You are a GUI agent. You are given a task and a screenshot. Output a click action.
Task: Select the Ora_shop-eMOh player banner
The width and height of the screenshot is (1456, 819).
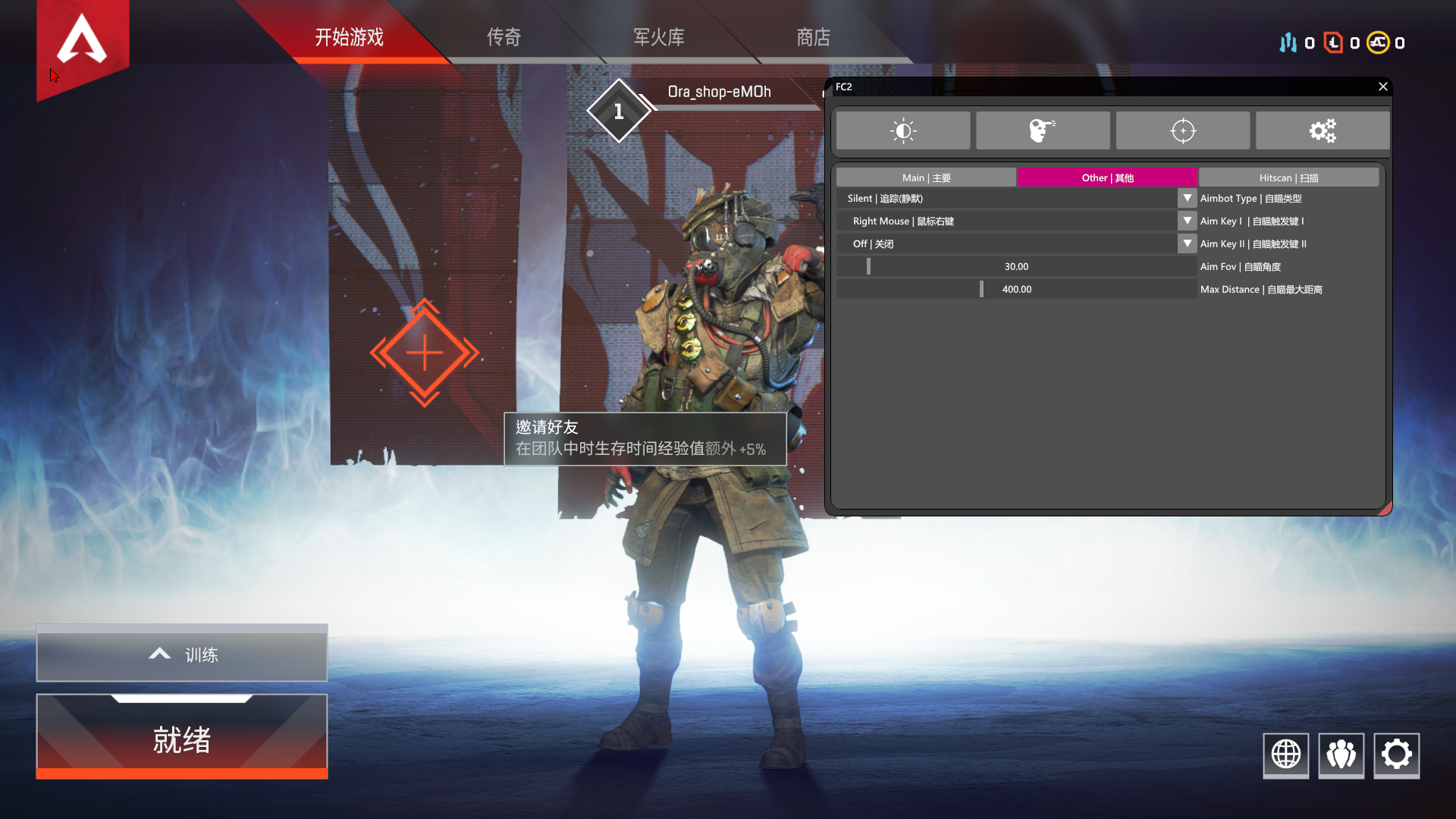coord(718,93)
